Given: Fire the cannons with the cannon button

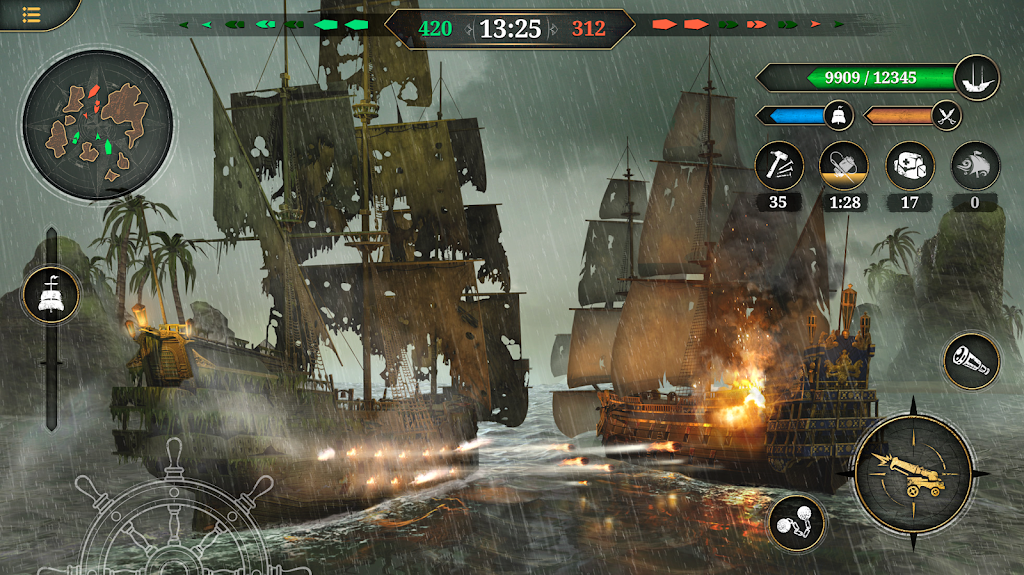Looking at the screenshot, I should [x=911, y=470].
